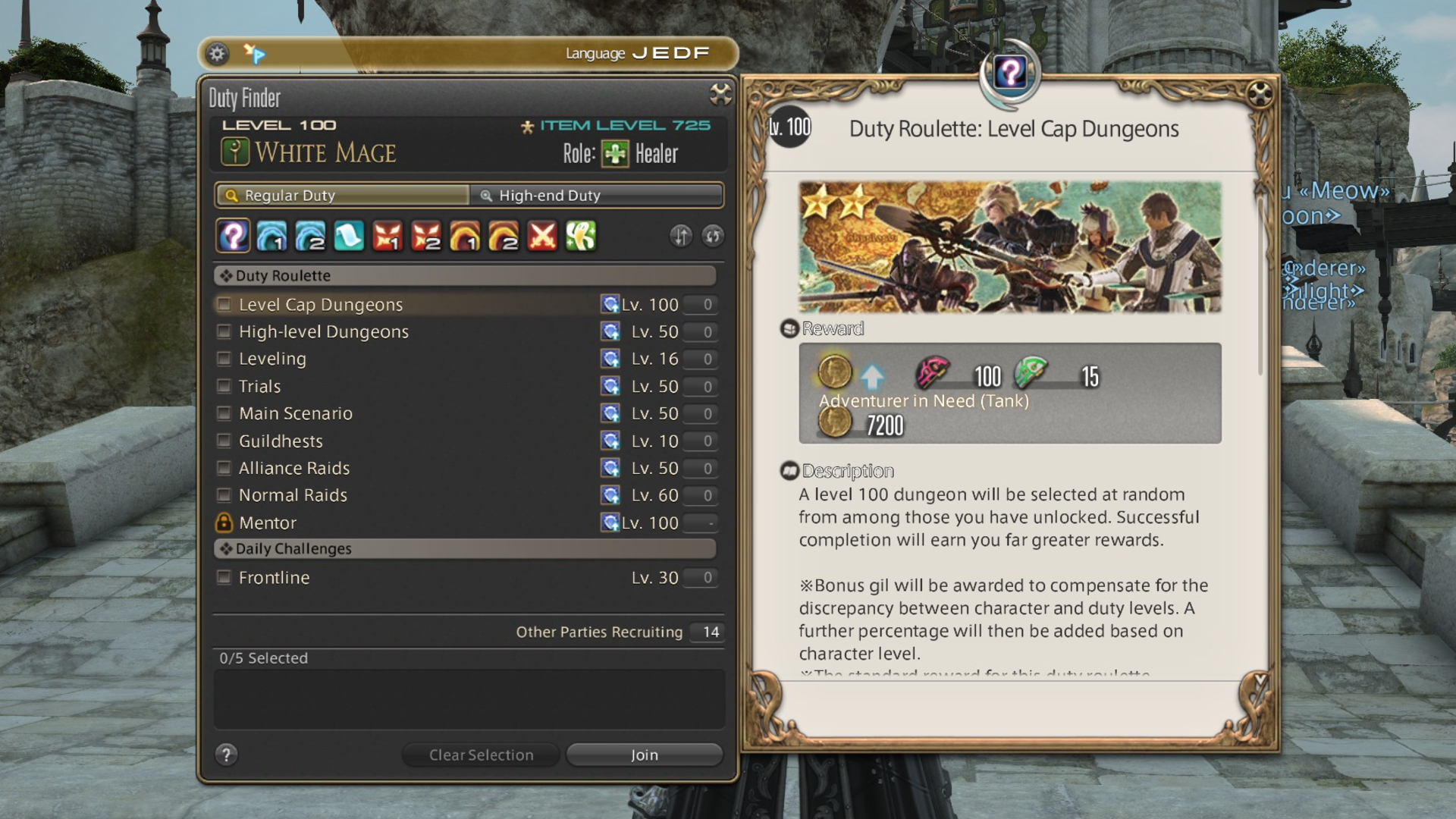Close the Duty Finder window
The height and width of the screenshot is (819, 1456).
click(720, 94)
